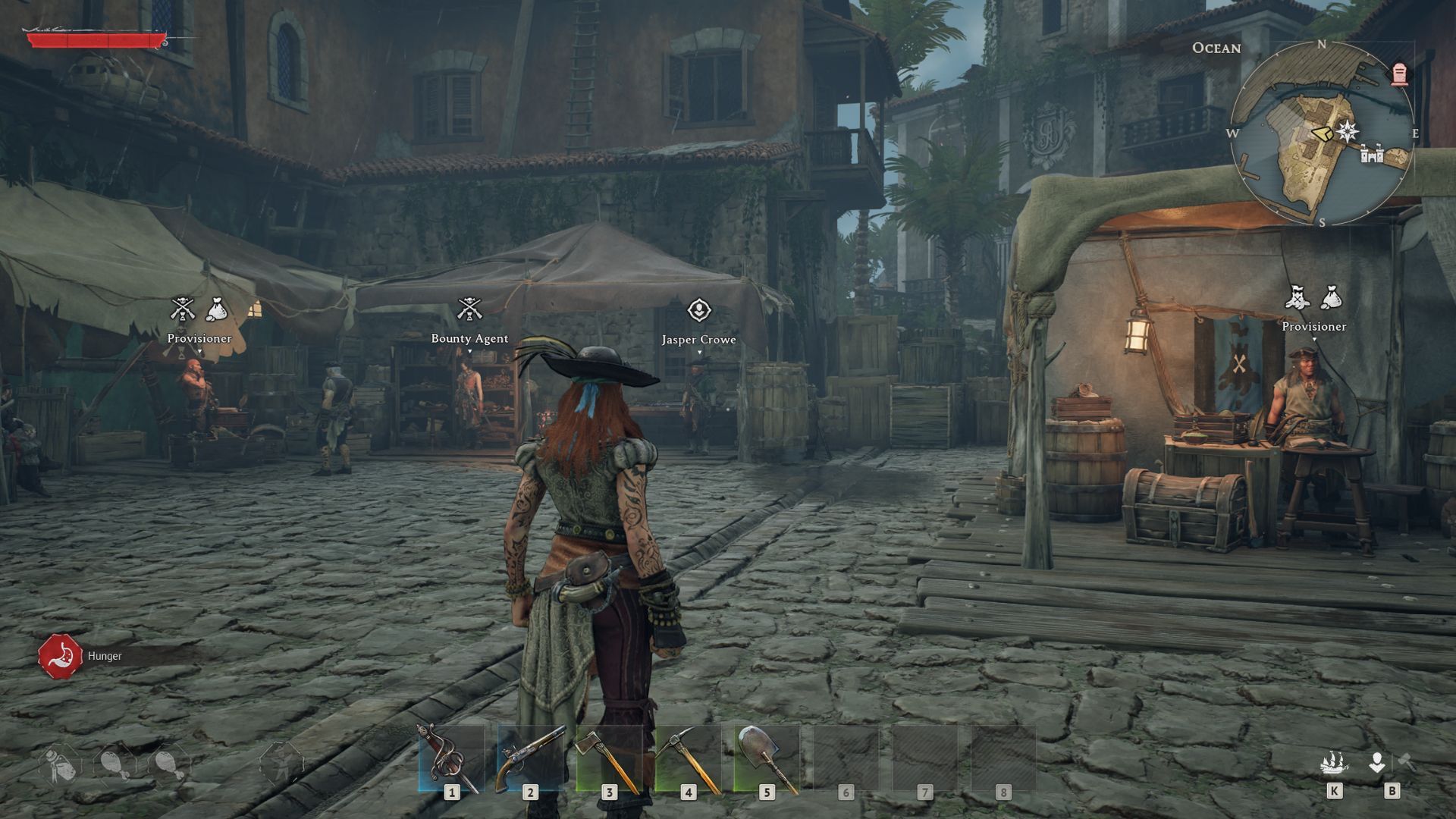
Task: Select the rapier sword hotbar slot
Action: coord(451,758)
